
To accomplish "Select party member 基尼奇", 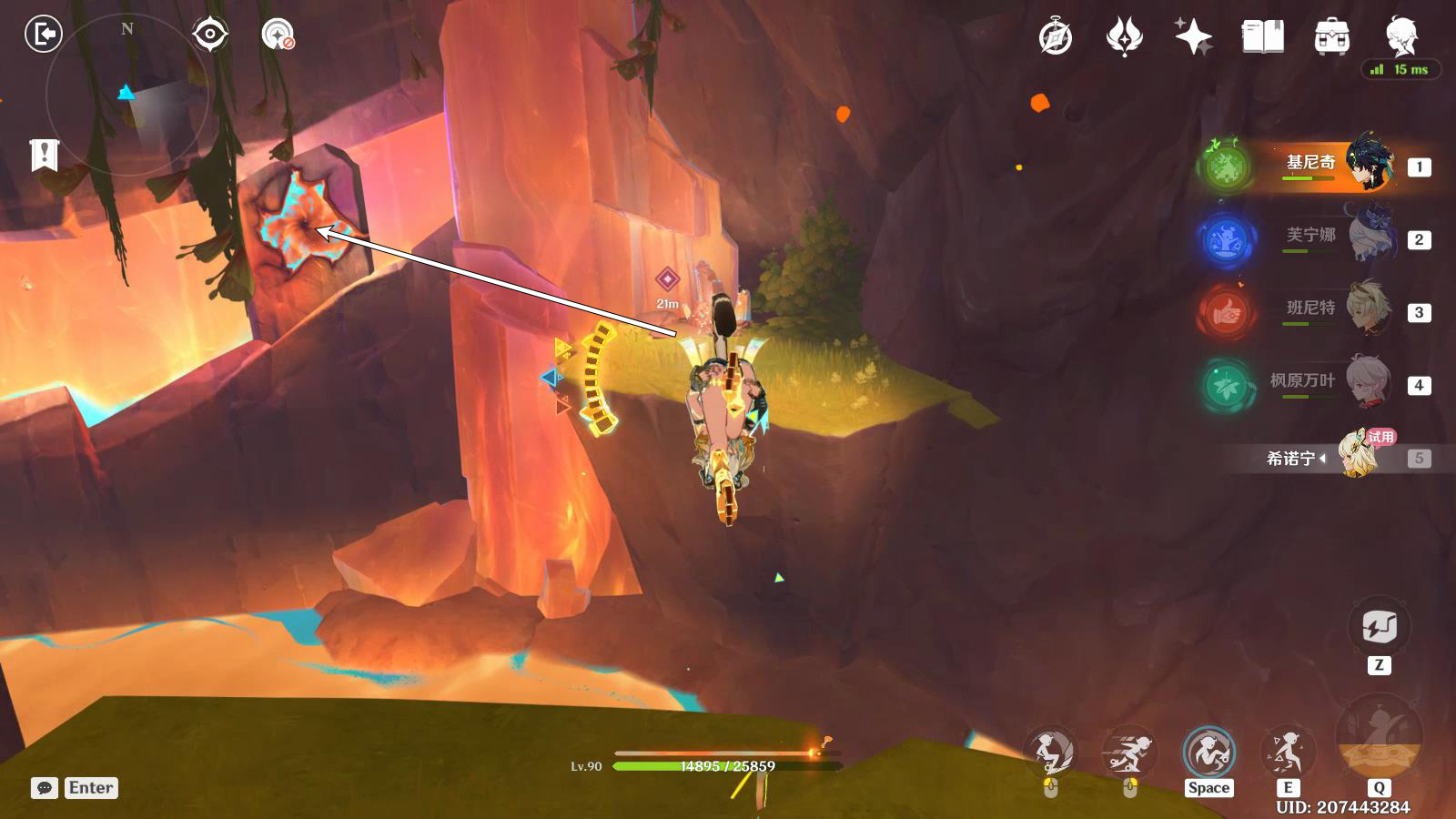I will point(1310,166).
